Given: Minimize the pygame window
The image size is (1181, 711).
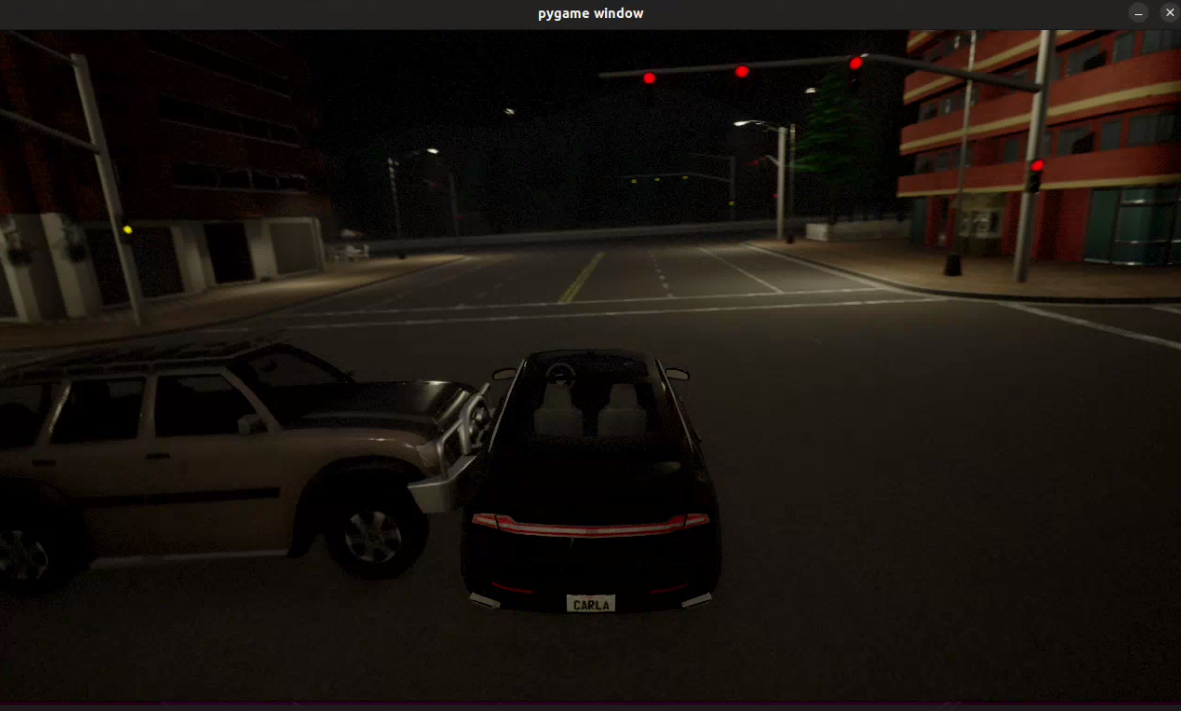Looking at the screenshot, I should coord(1138,13).
